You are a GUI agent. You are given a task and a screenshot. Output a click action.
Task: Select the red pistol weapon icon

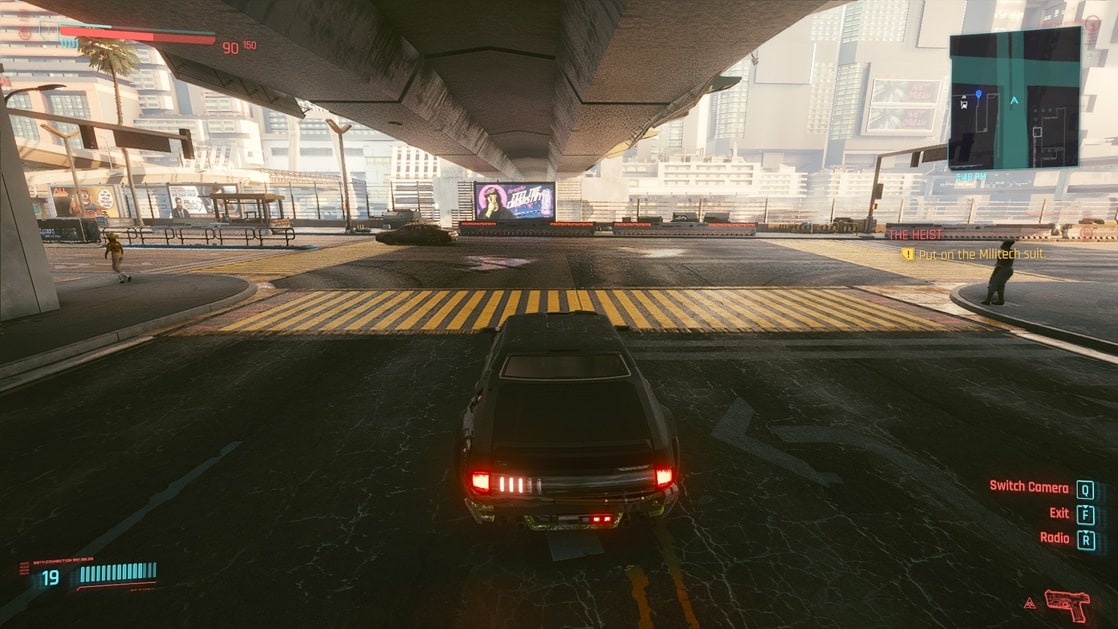(x=1066, y=603)
